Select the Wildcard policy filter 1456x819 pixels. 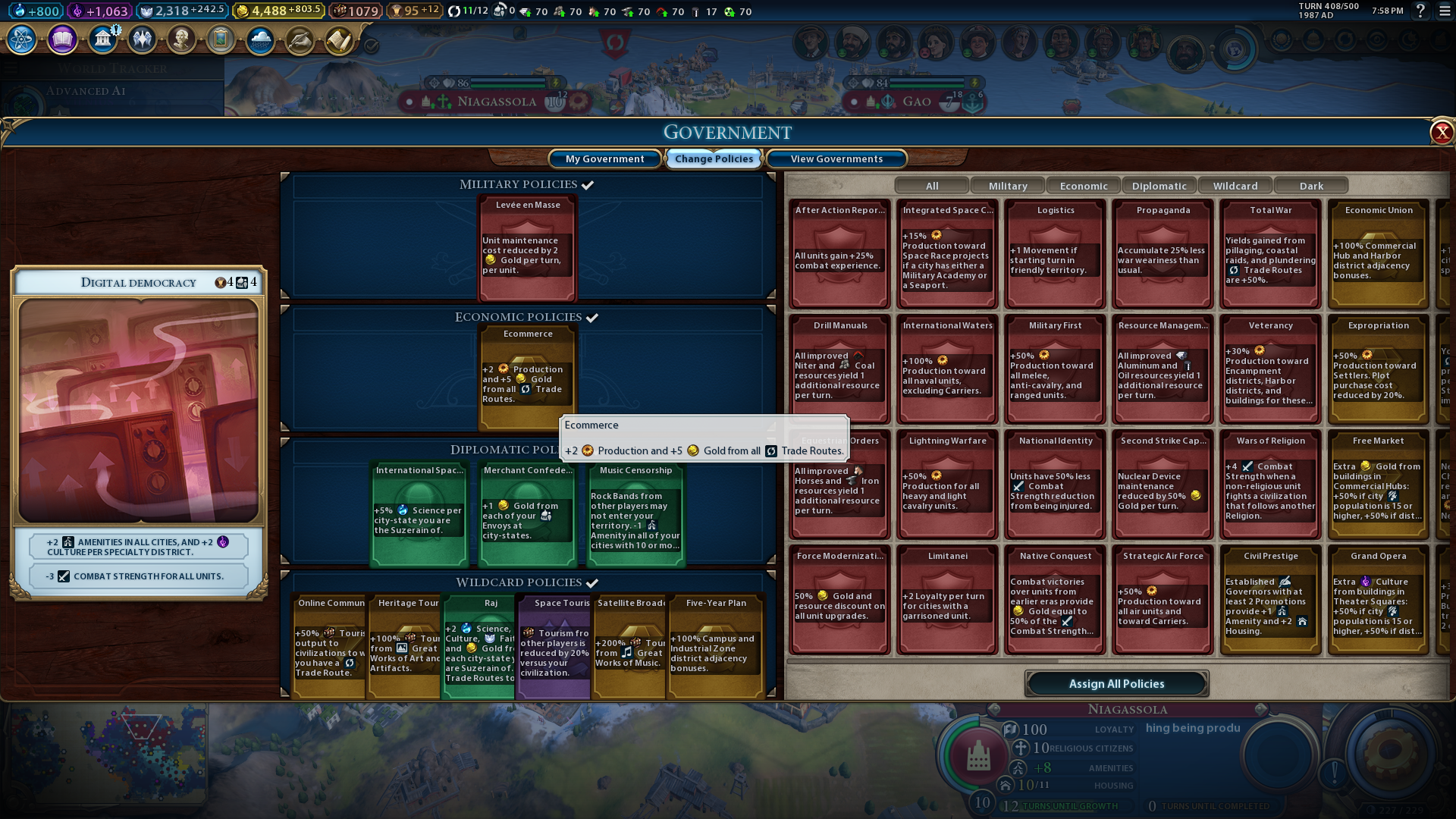pyautogui.click(x=1235, y=186)
